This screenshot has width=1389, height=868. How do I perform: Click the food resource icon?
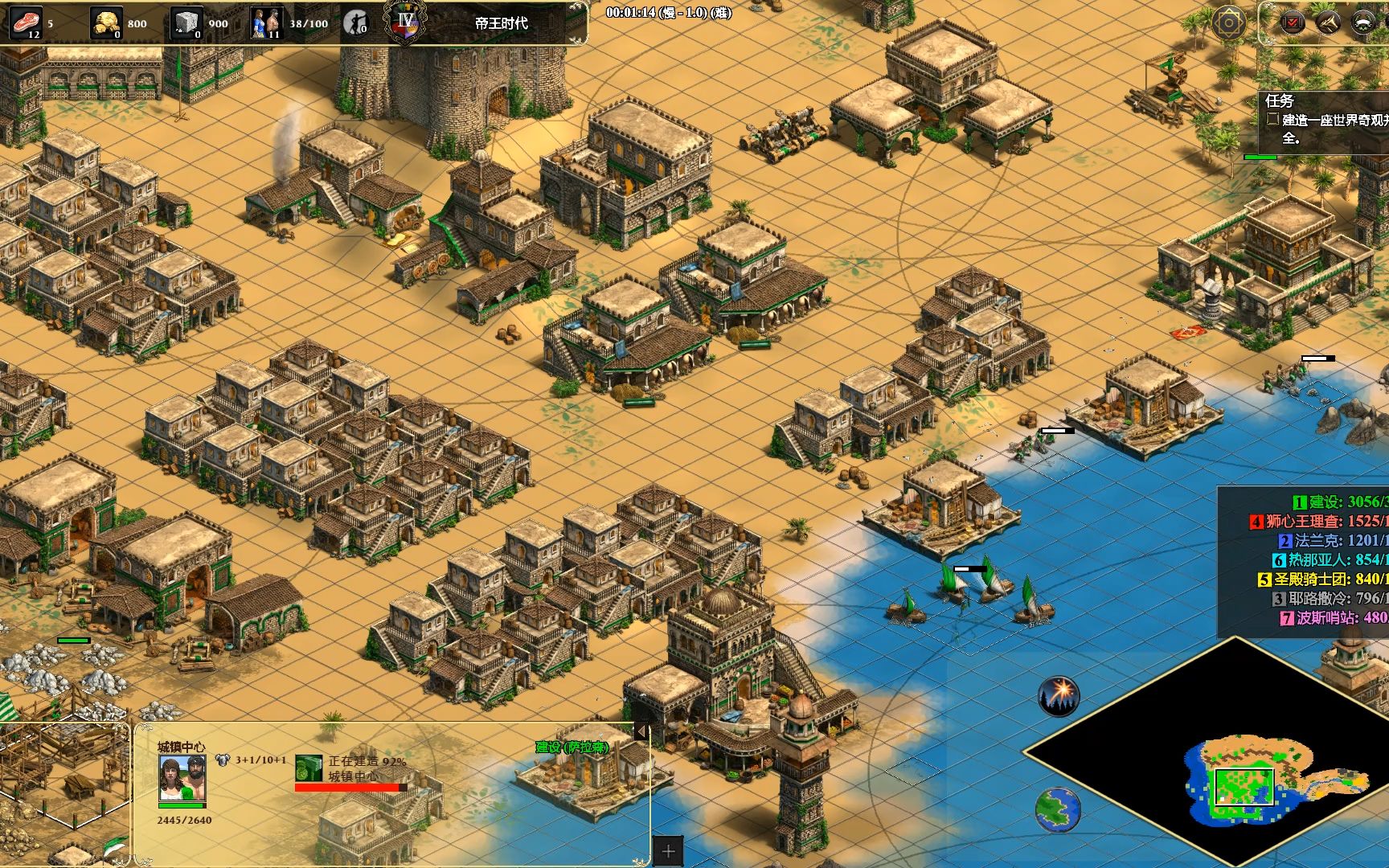tap(27, 23)
